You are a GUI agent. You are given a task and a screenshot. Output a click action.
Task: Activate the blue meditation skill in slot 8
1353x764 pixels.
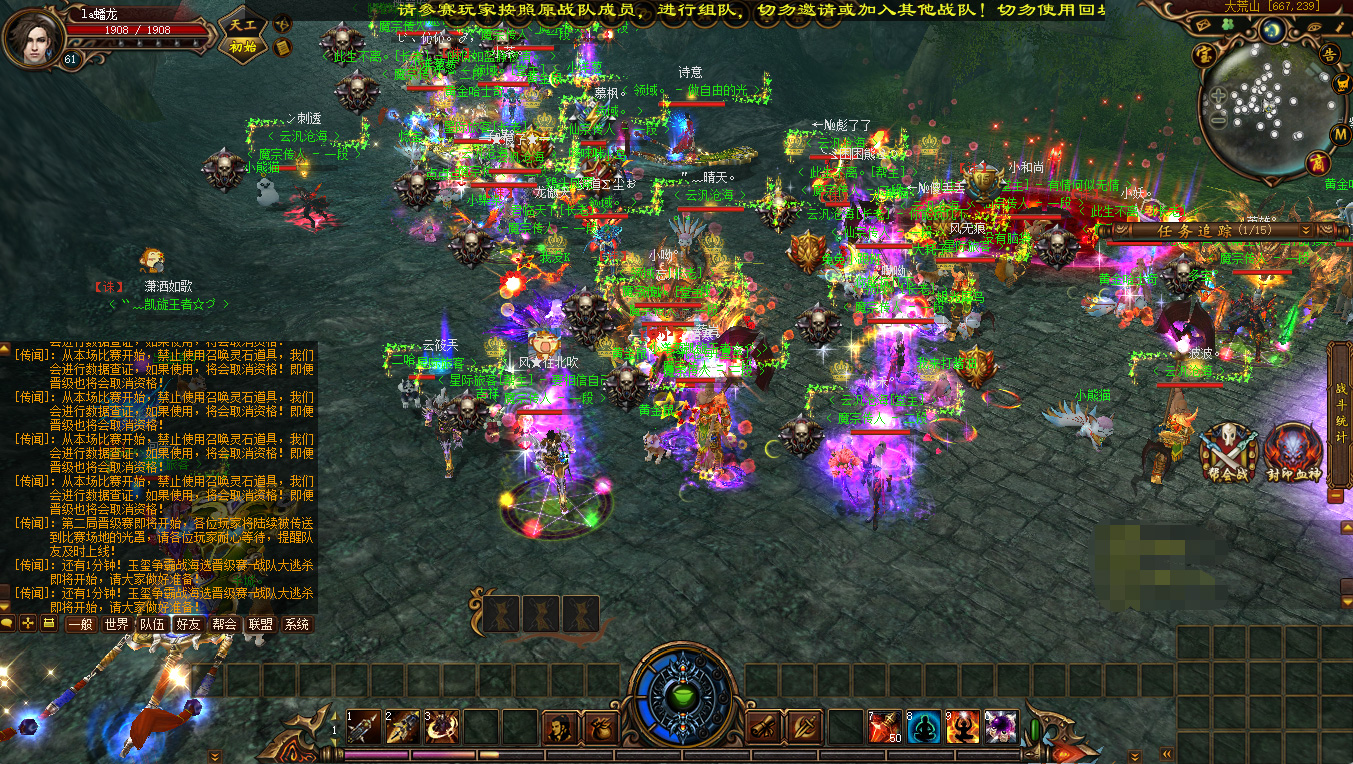click(x=923, y=728)
